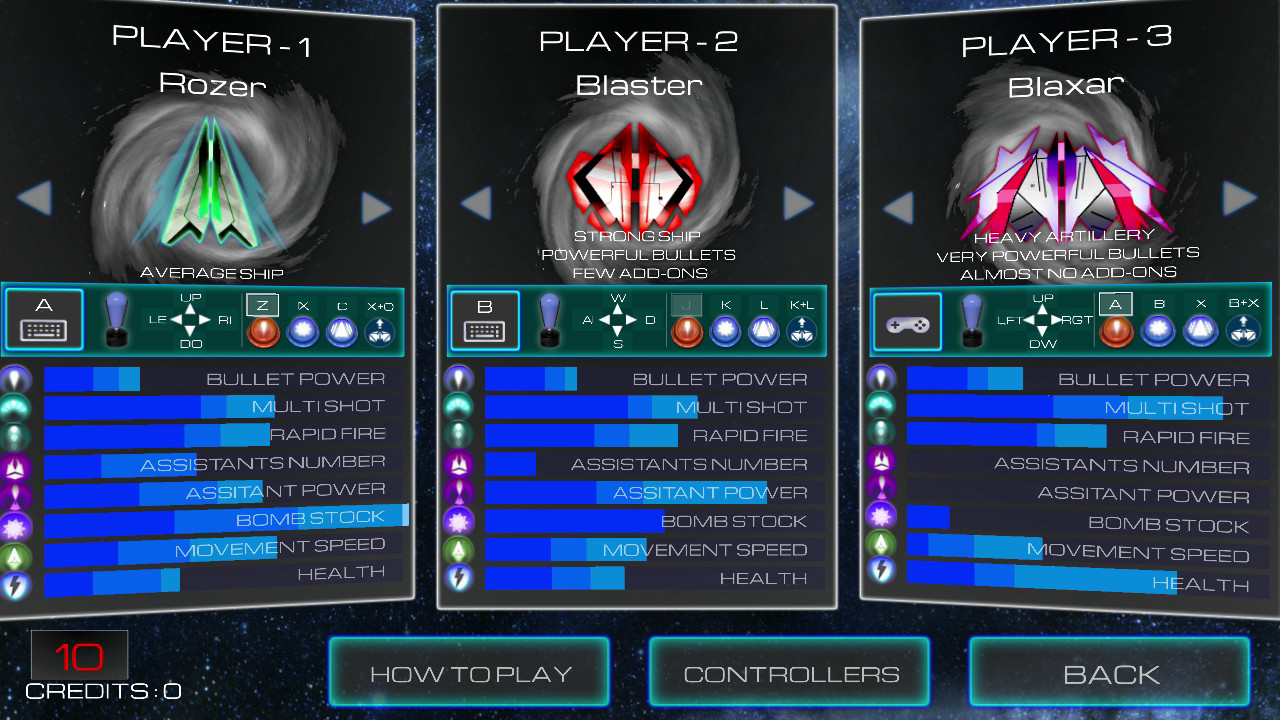This screenshot has width=1280, height=720.
Task: Open the HOW TO PLAY screen
Action: tap(470, 671)
